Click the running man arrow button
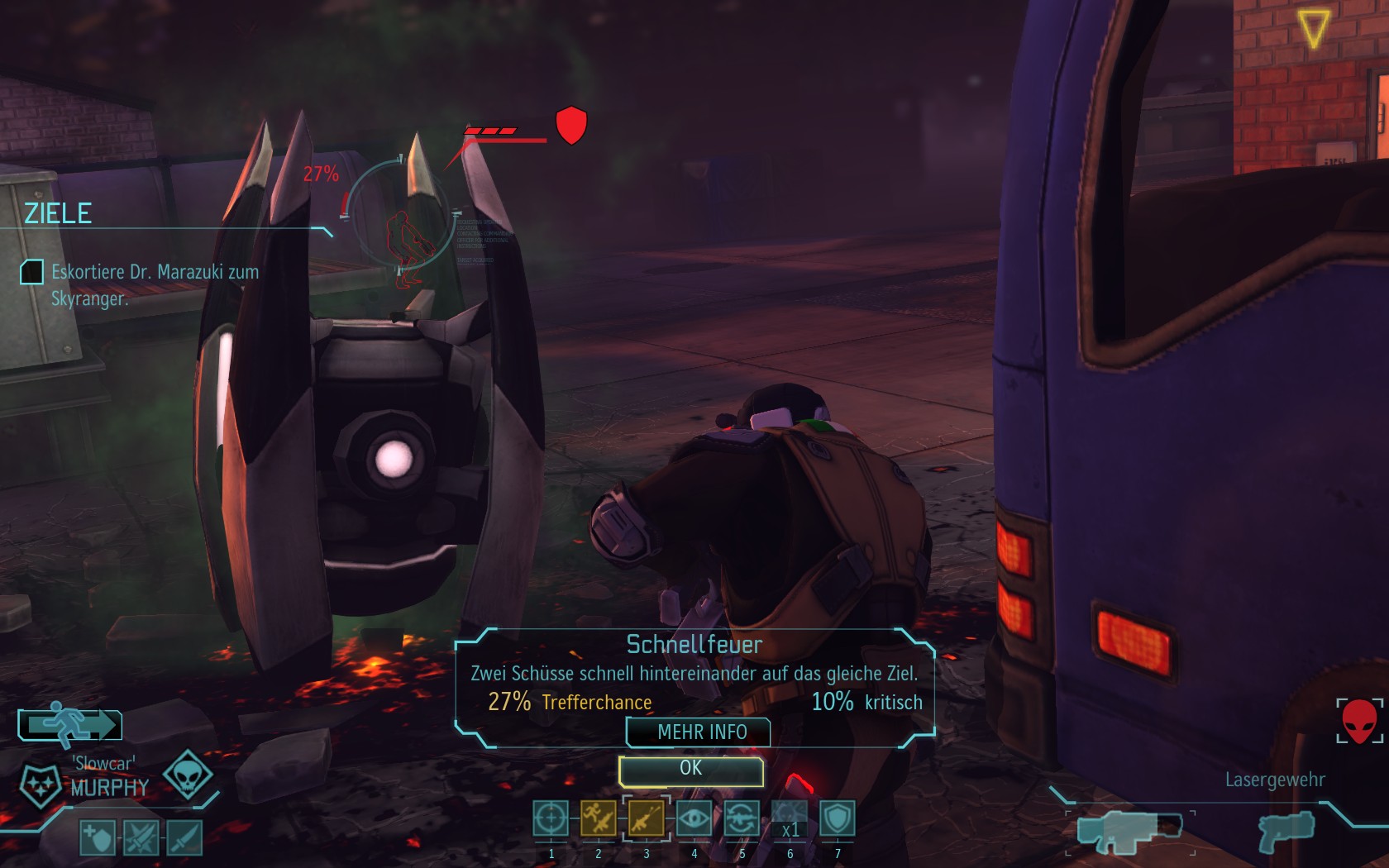The width and height of the screenshot is (1389, 868). click(70, 726)
